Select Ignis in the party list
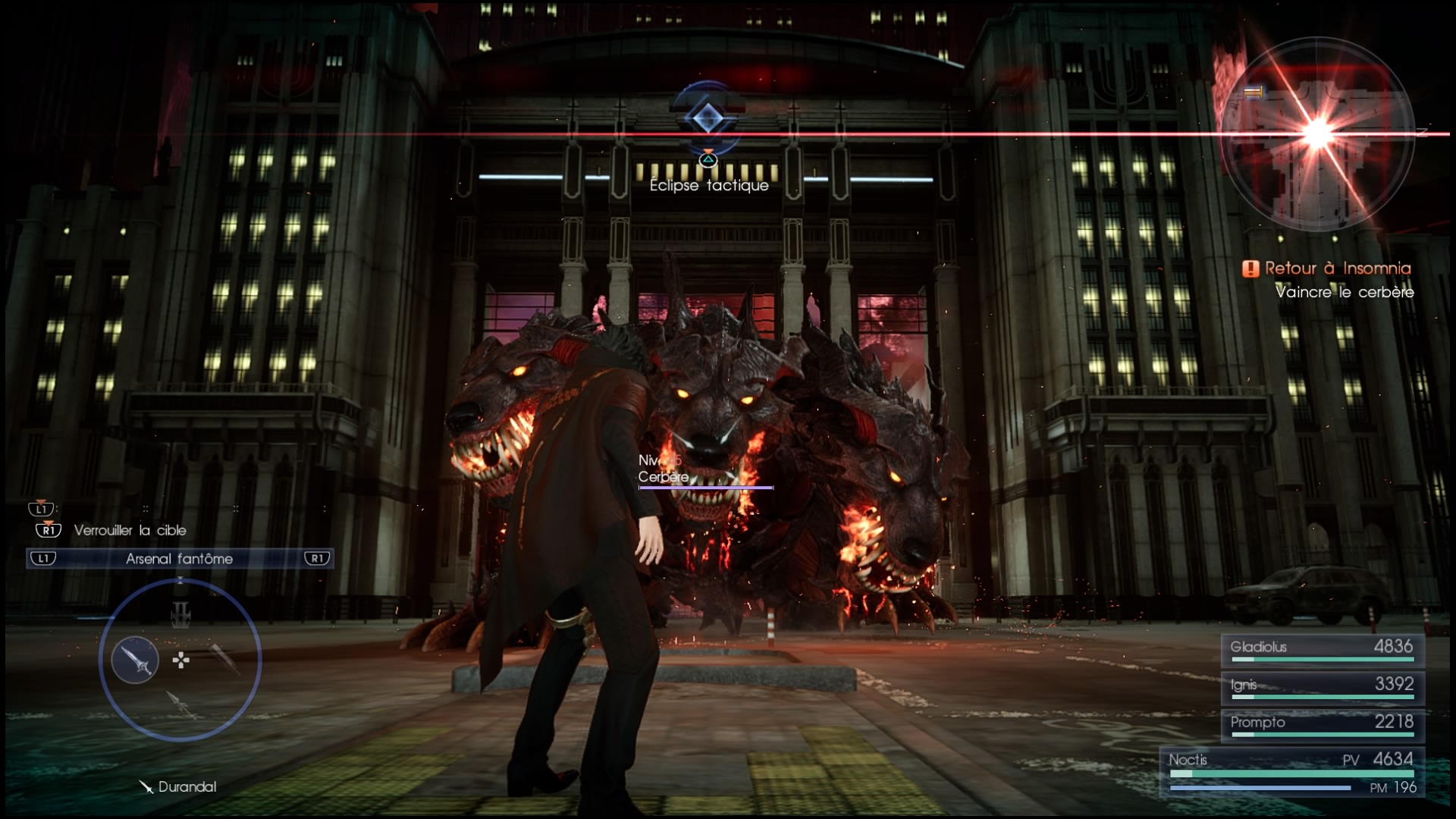 (x=1323, y=686)
